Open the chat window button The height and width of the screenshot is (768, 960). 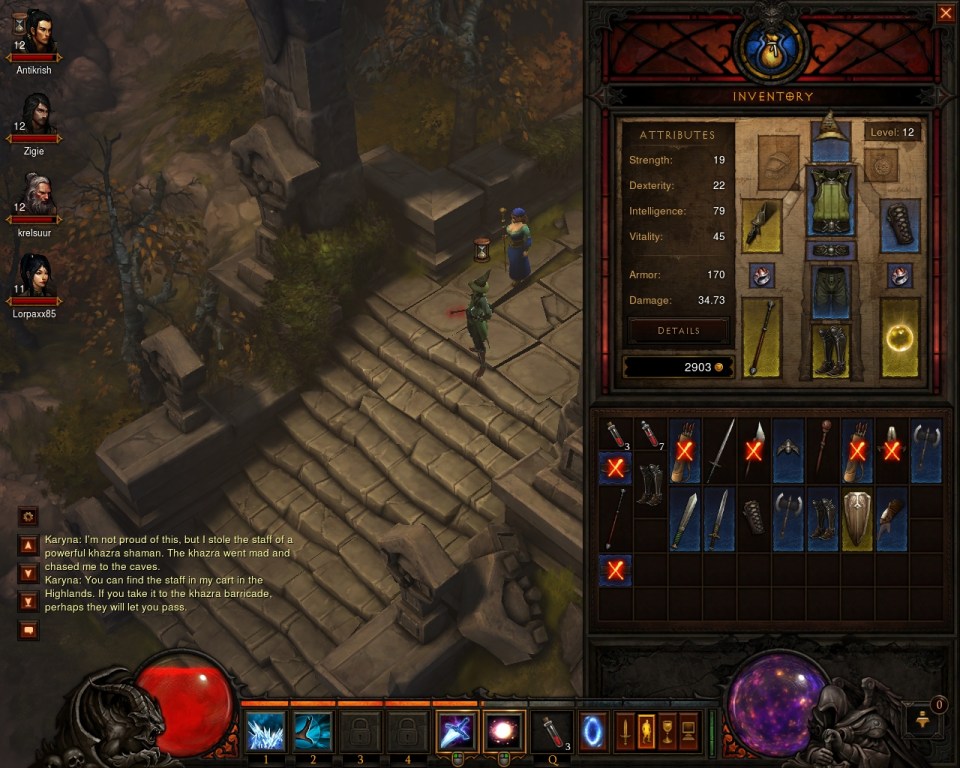pos(28,630)
